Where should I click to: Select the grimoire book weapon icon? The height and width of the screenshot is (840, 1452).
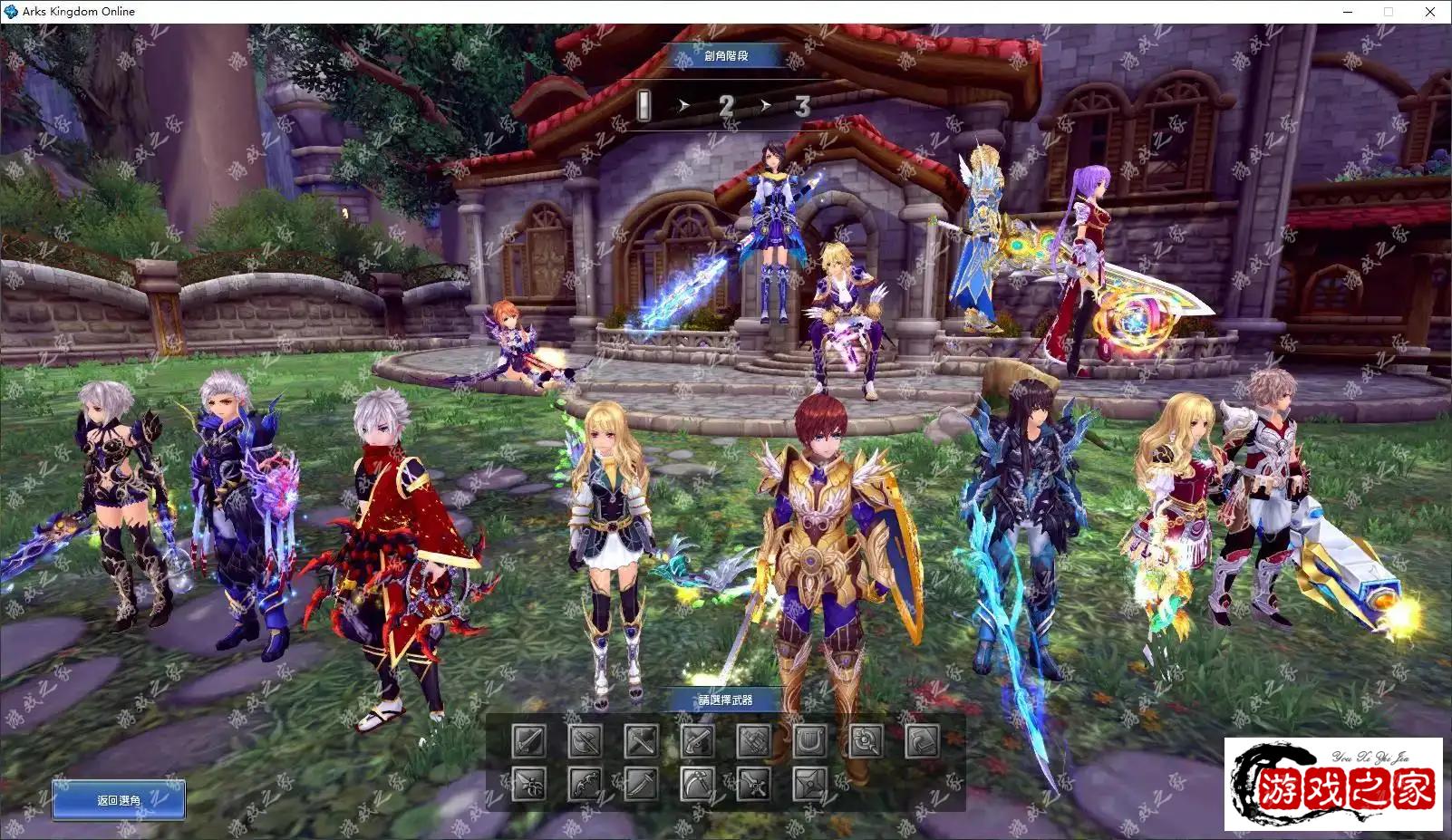(923, 741)
